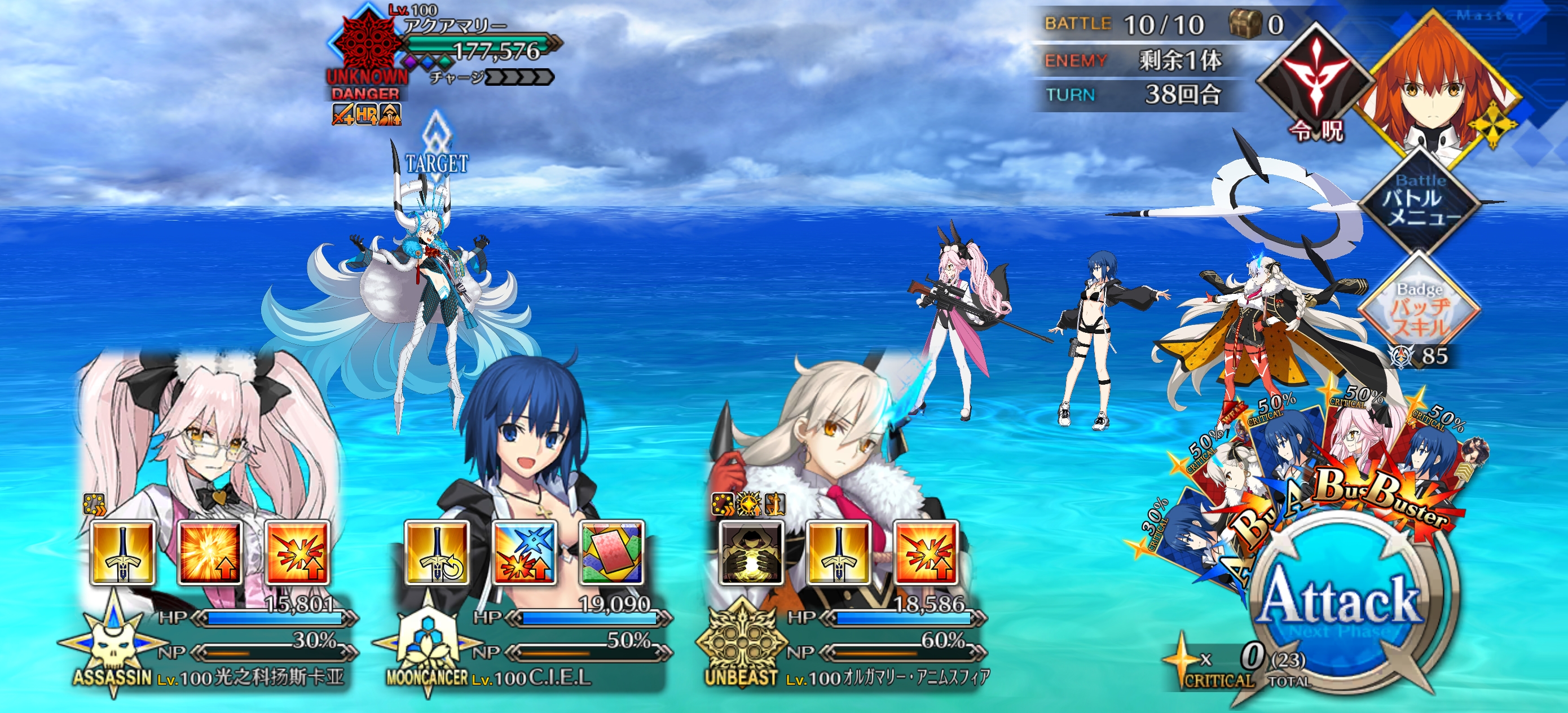Viewport: 1568px width, 713px height.
Task: Open the Unbeast servant's portrait details
Action: point(834,438)
